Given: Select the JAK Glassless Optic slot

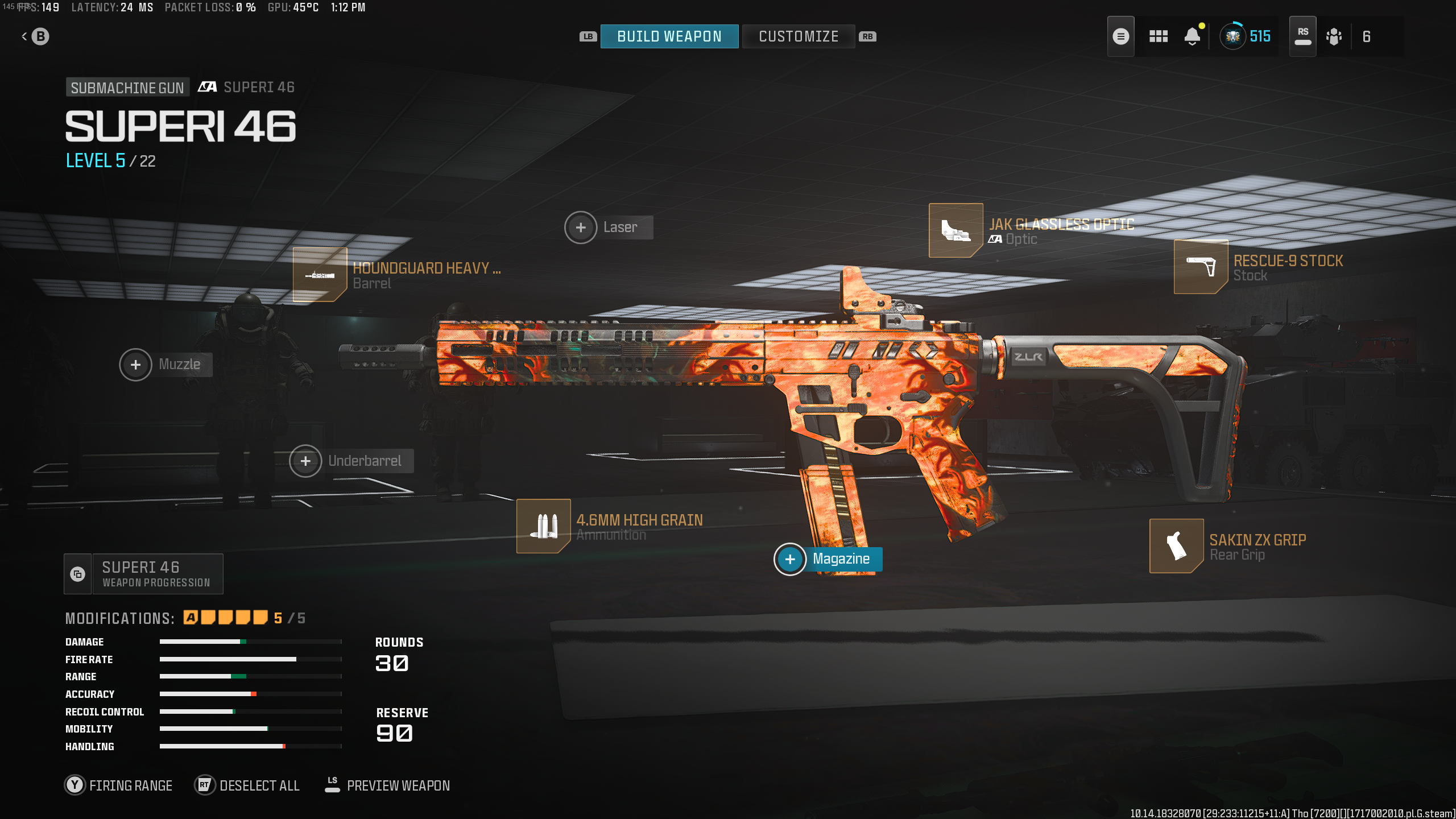Looking at the screenshot, I should pos(955,230).
